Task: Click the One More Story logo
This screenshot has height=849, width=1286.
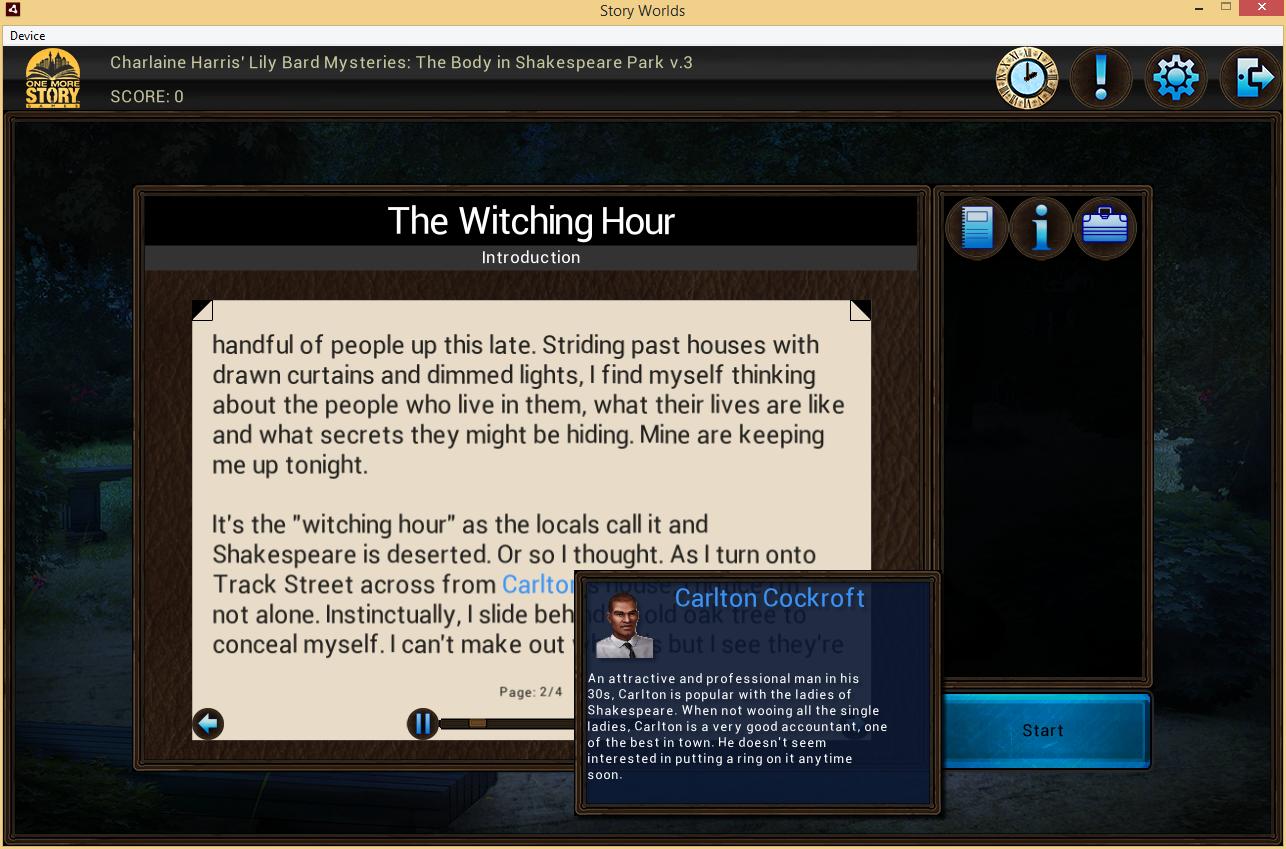Action: tap(52, 77)
